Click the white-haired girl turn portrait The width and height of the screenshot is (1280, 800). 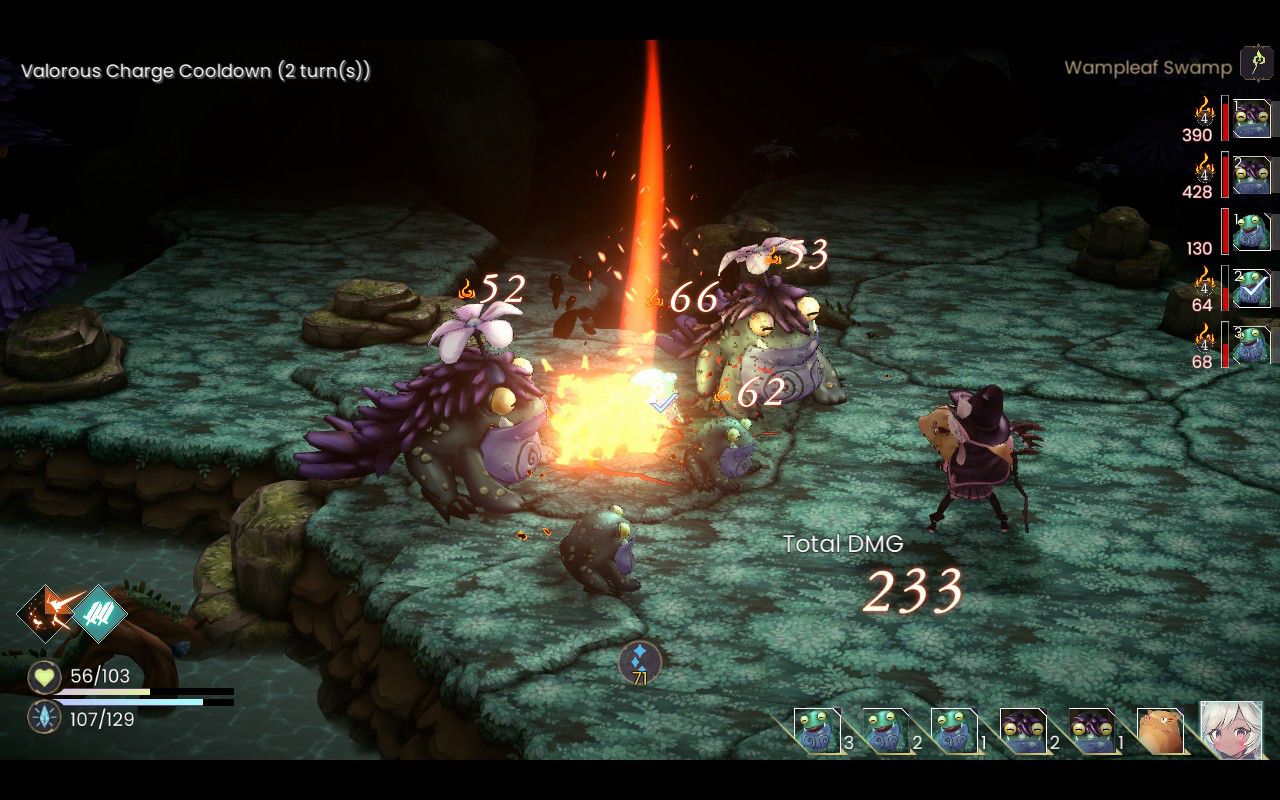click(1231, 731)
